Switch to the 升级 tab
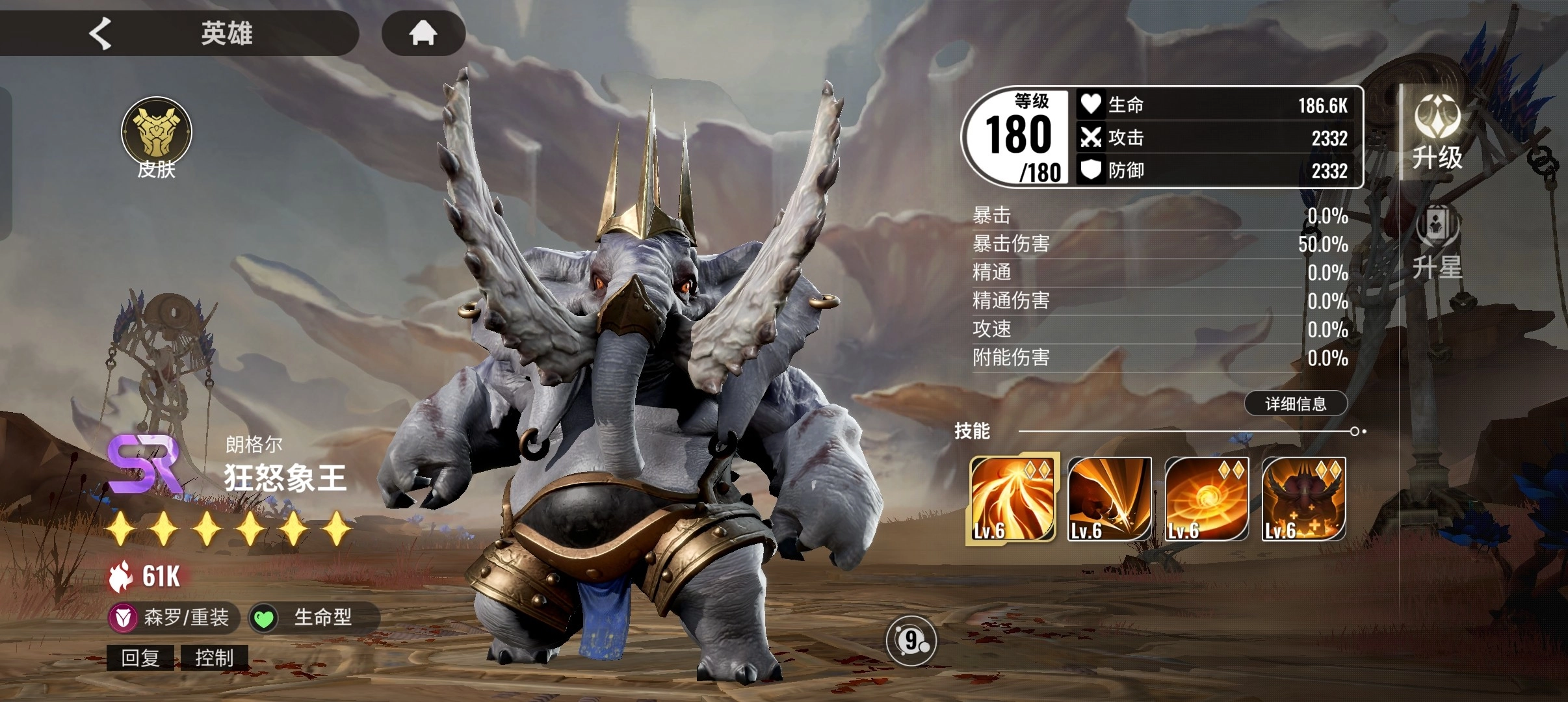 (1437, 132)
